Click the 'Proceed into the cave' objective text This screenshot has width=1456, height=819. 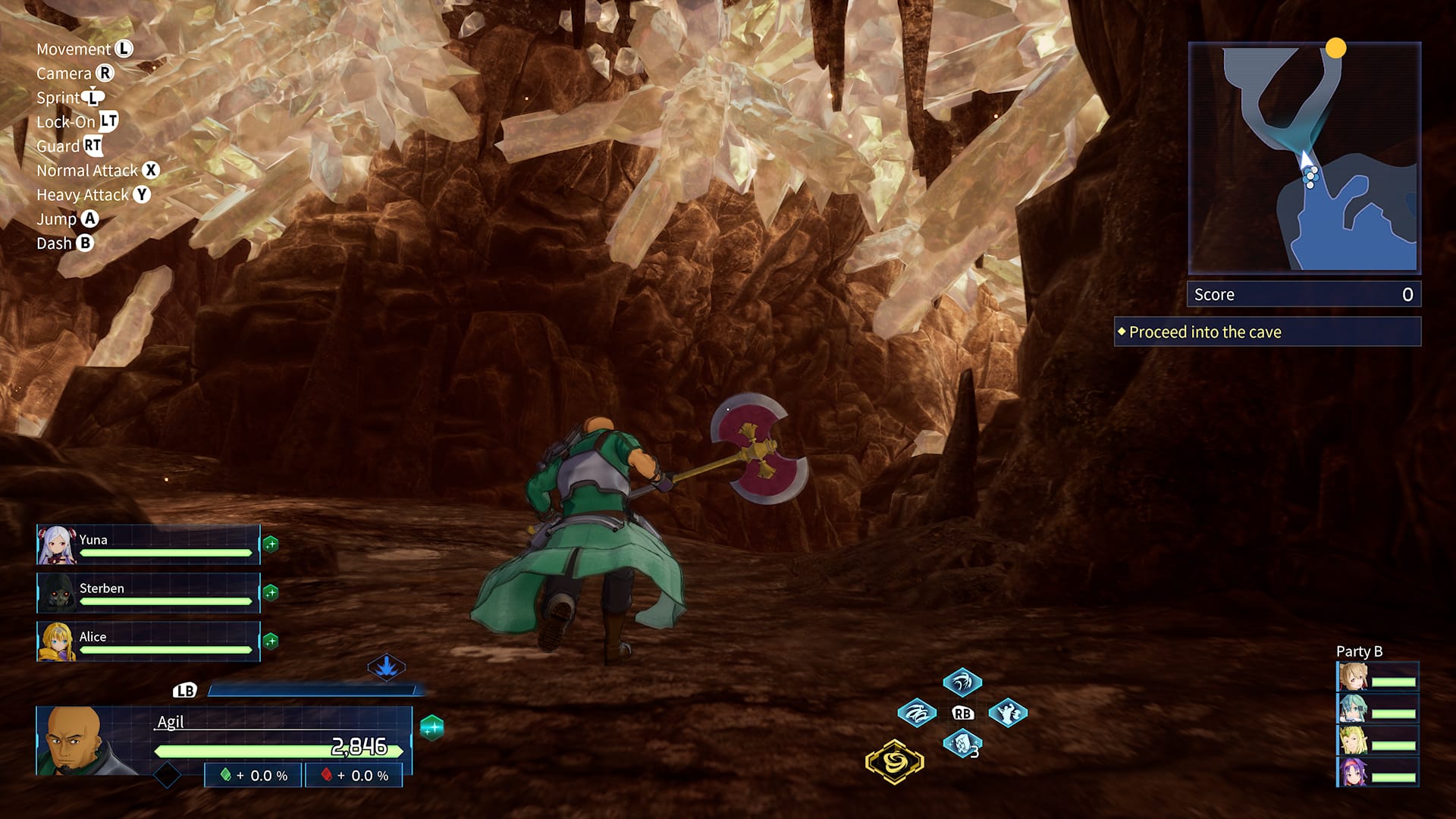click(1202, 331)
